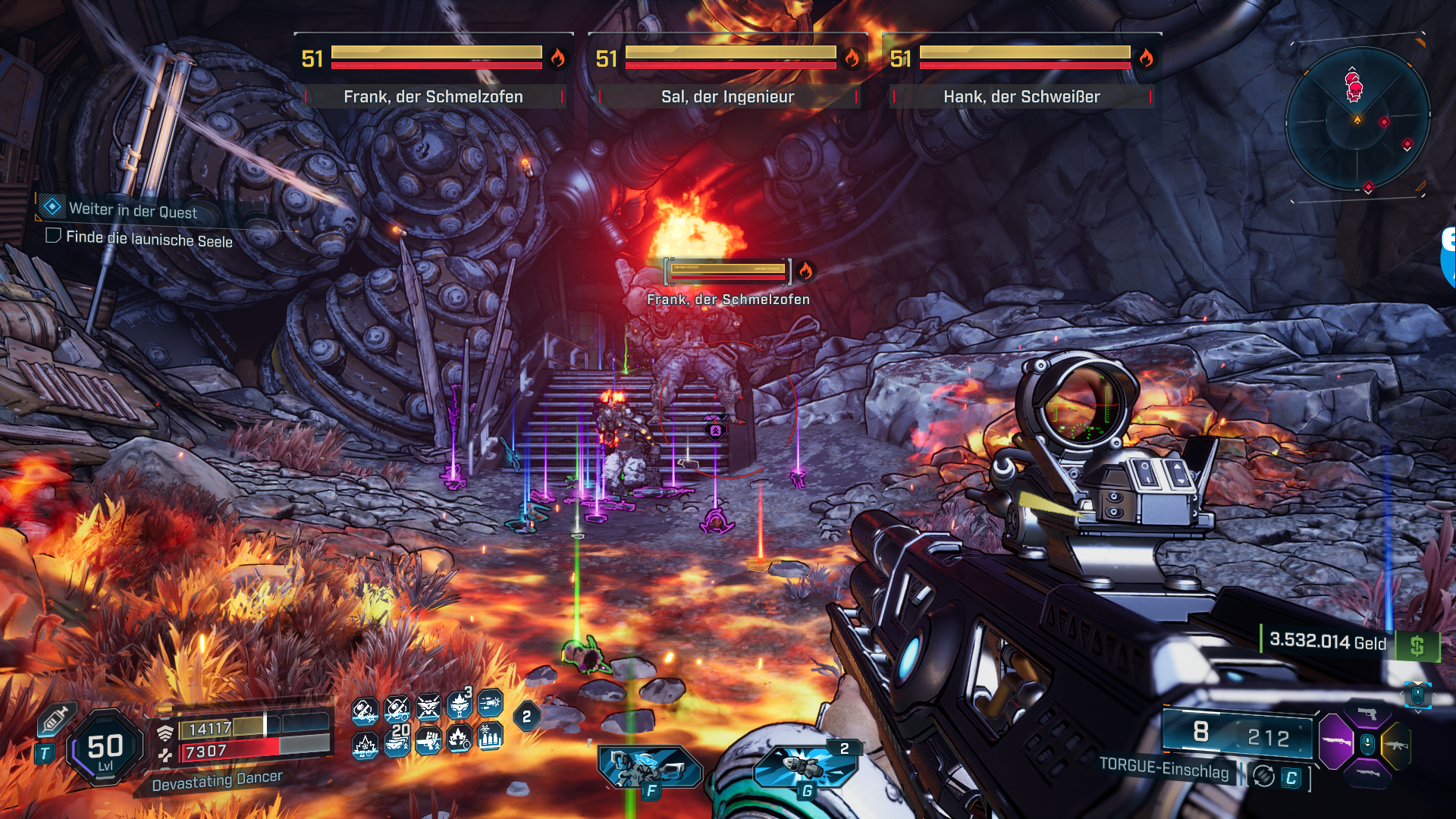Select Sal, der Ingenieur boss nameplate
Screen dimensions: 1456x819
[x=727, y=96]
